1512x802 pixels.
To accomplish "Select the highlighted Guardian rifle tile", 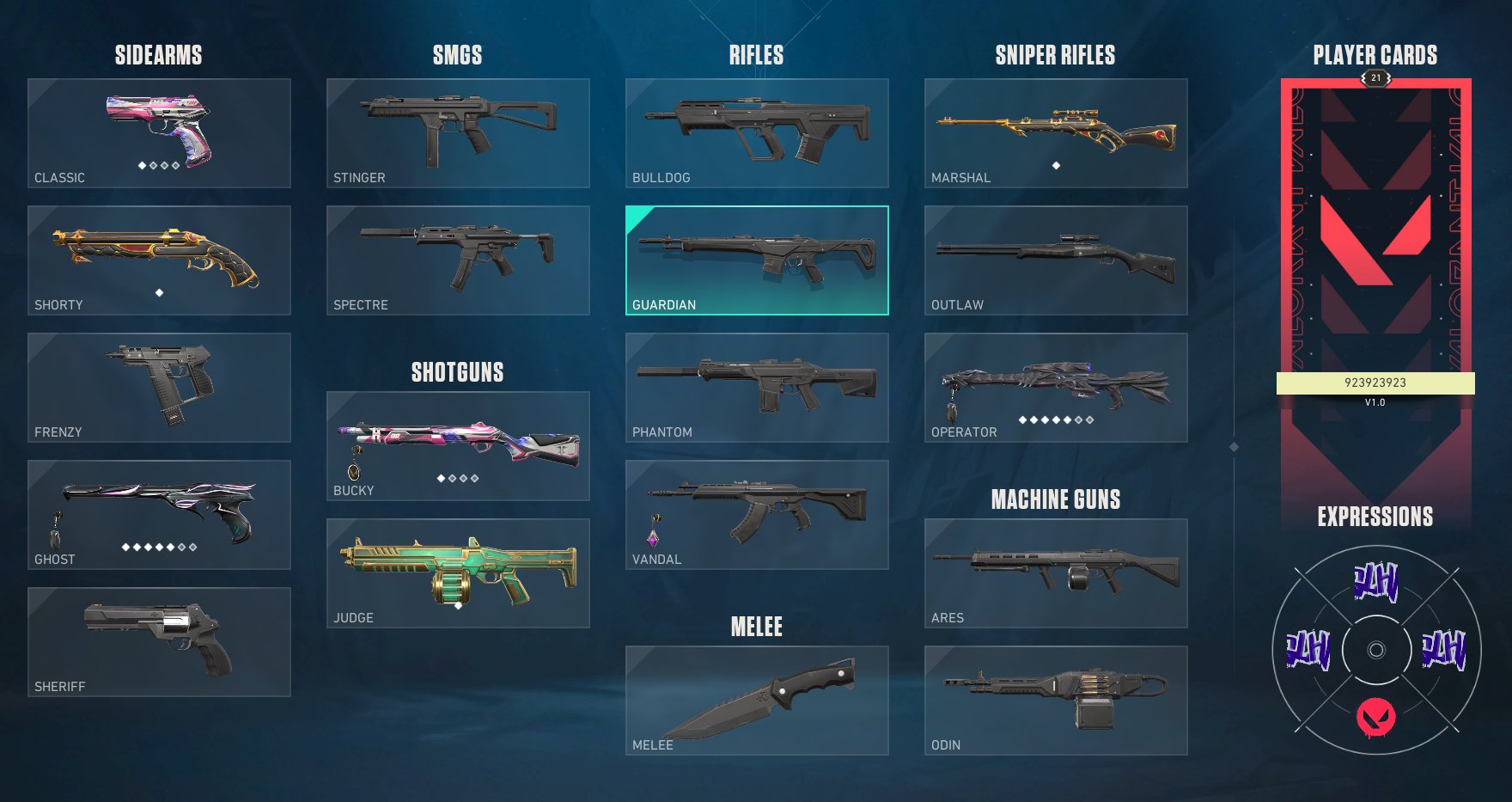I will coord(757,260).
